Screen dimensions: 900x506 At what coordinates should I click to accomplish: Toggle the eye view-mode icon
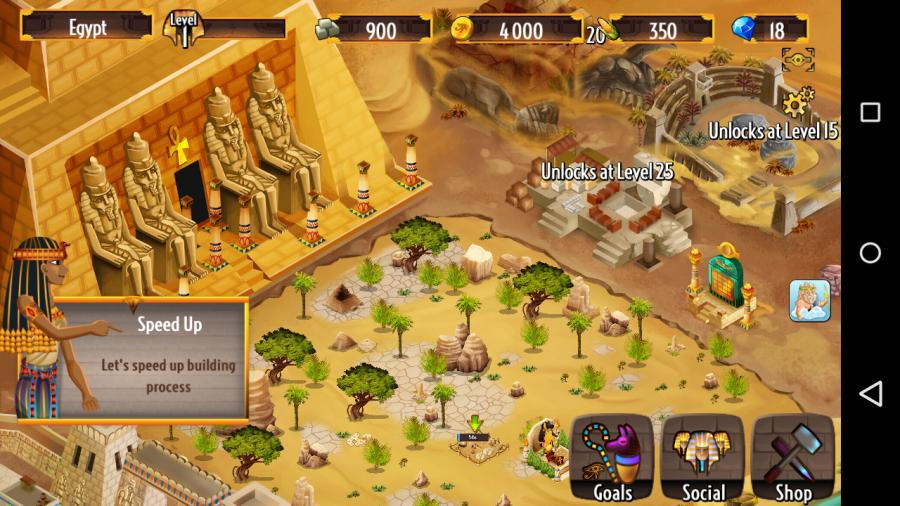coord(798,60)
